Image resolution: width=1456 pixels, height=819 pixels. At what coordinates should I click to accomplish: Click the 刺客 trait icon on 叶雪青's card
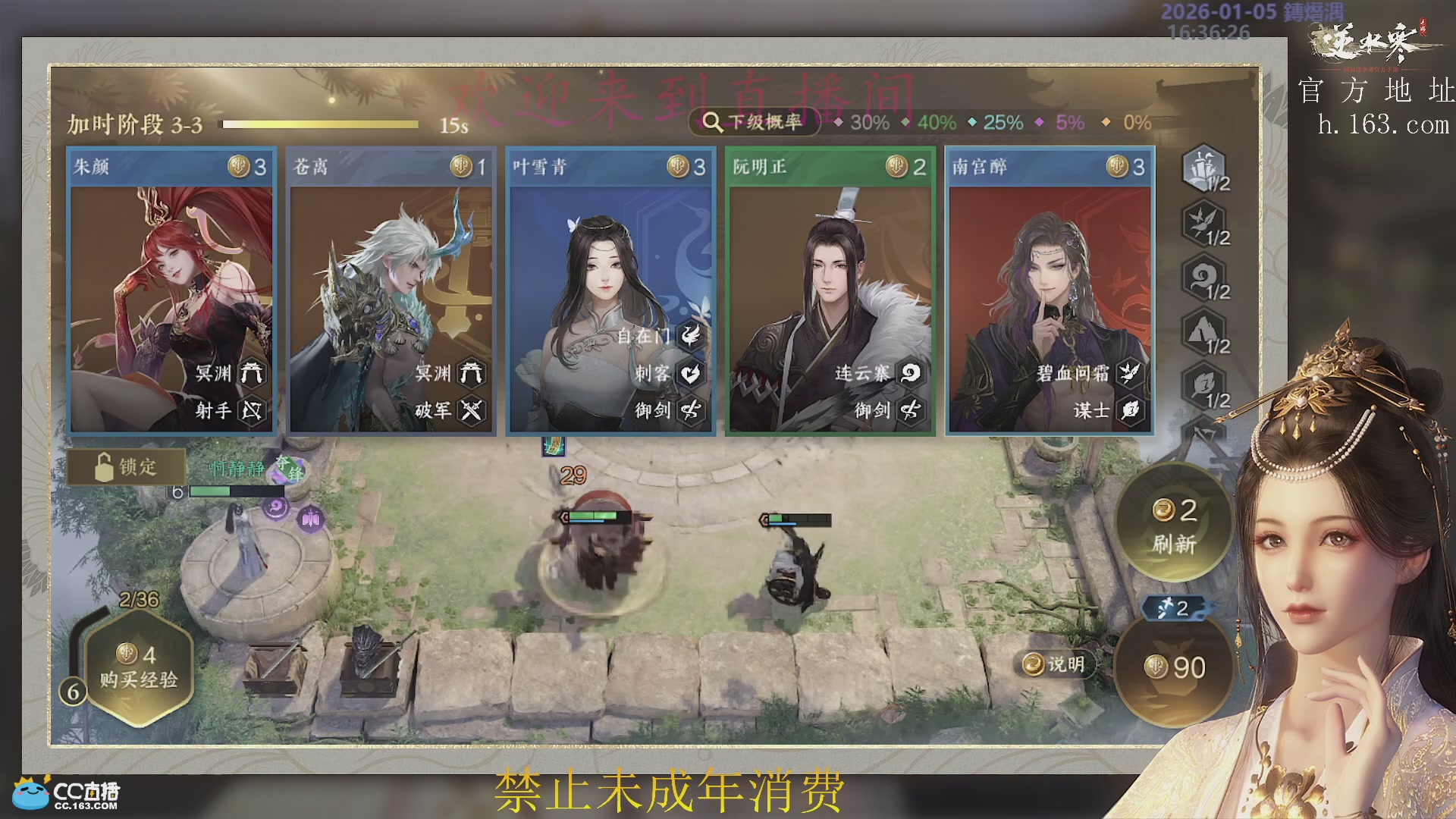pos(689,374)
